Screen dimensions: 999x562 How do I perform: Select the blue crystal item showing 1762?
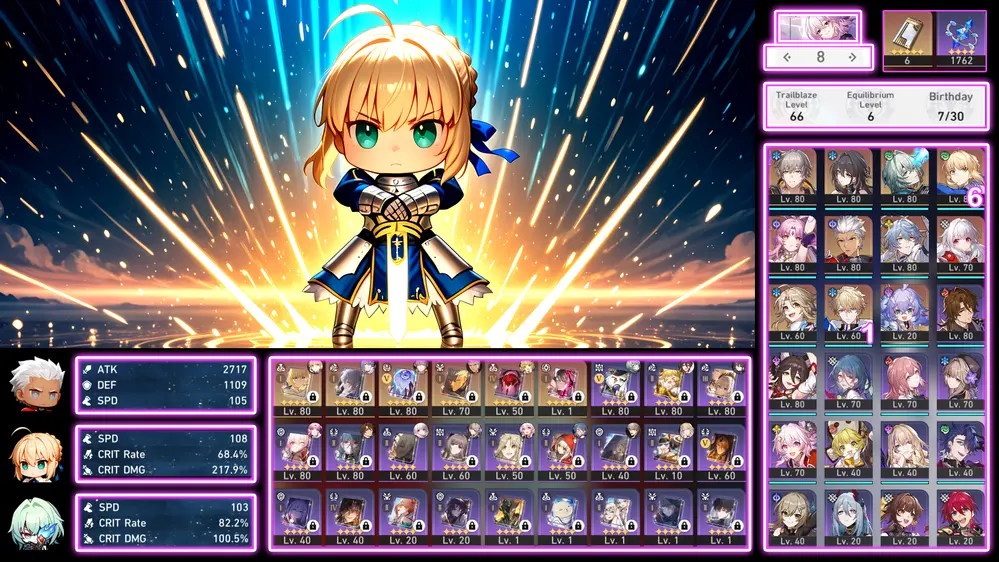(x=961, y=39)
